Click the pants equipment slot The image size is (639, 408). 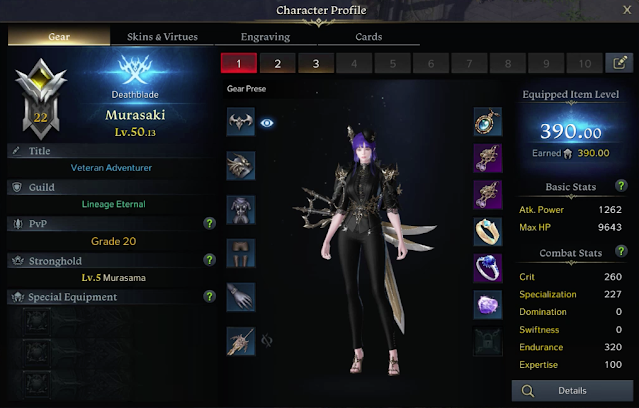(241, 253)
